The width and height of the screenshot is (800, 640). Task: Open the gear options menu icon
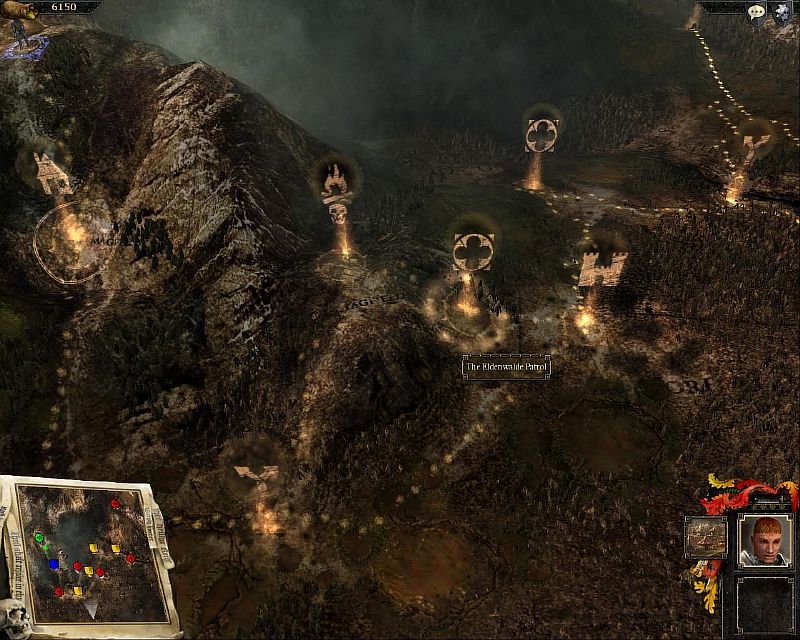coord(781,13)
